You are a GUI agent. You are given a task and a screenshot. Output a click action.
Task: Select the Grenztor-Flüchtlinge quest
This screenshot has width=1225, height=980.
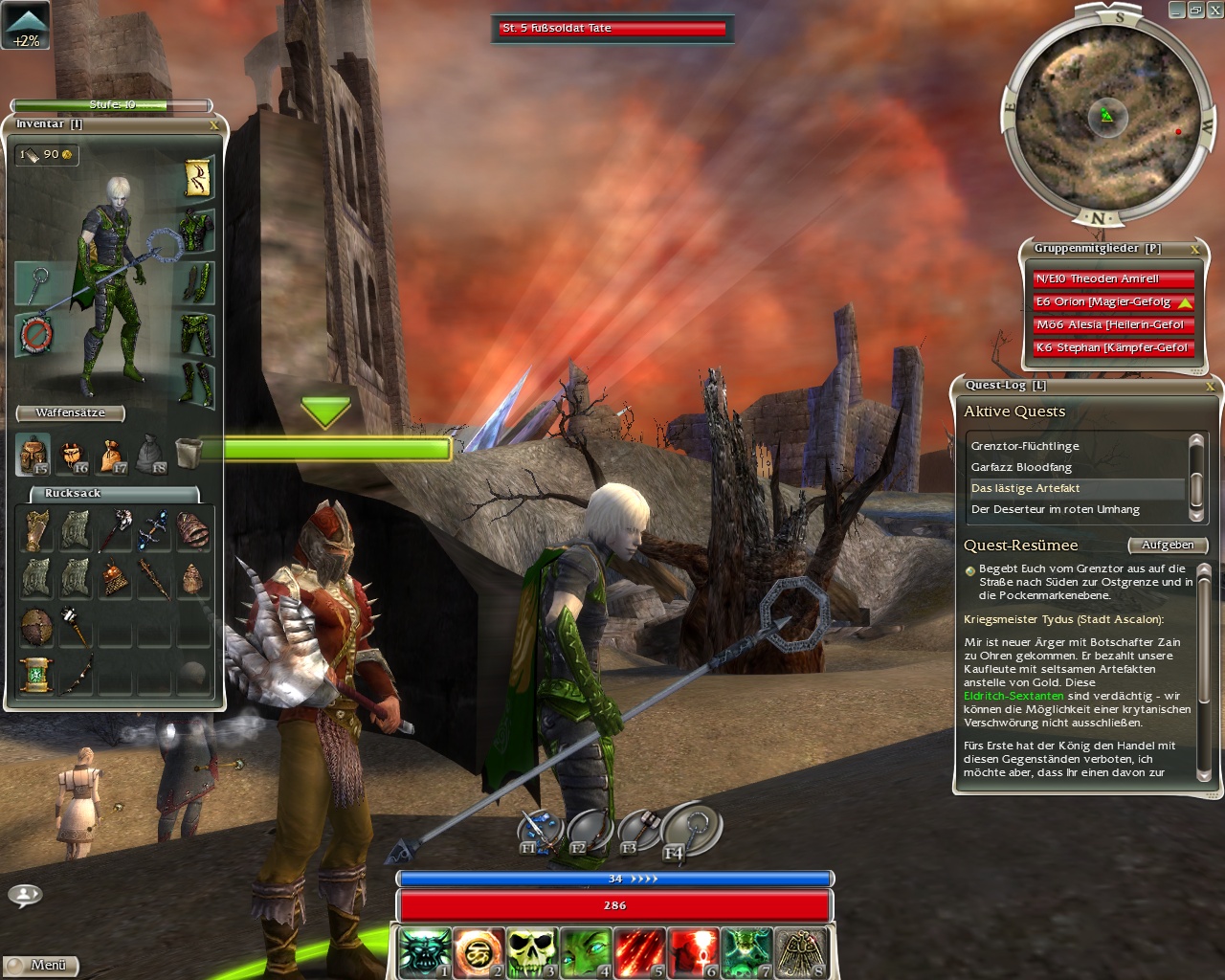click(x=1025, y=446)
